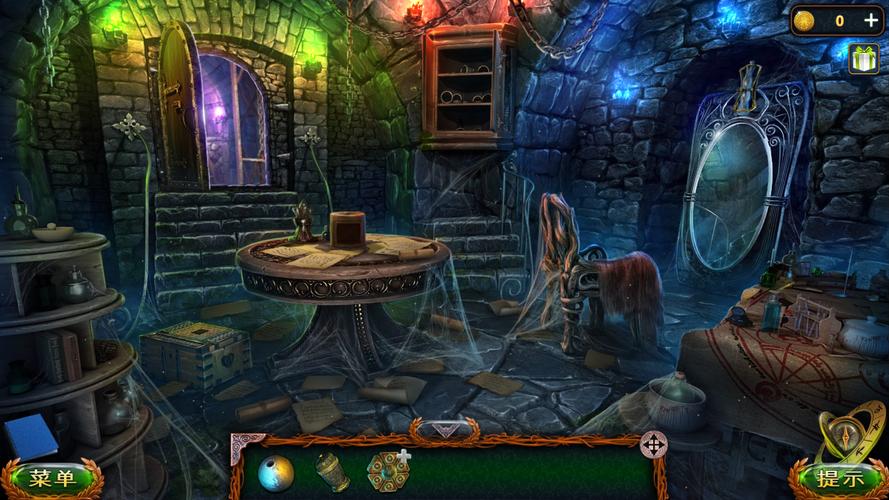Collapse the inventory bar with the arrow
This screenshot has width=889, height=500.
coord(443,430)
